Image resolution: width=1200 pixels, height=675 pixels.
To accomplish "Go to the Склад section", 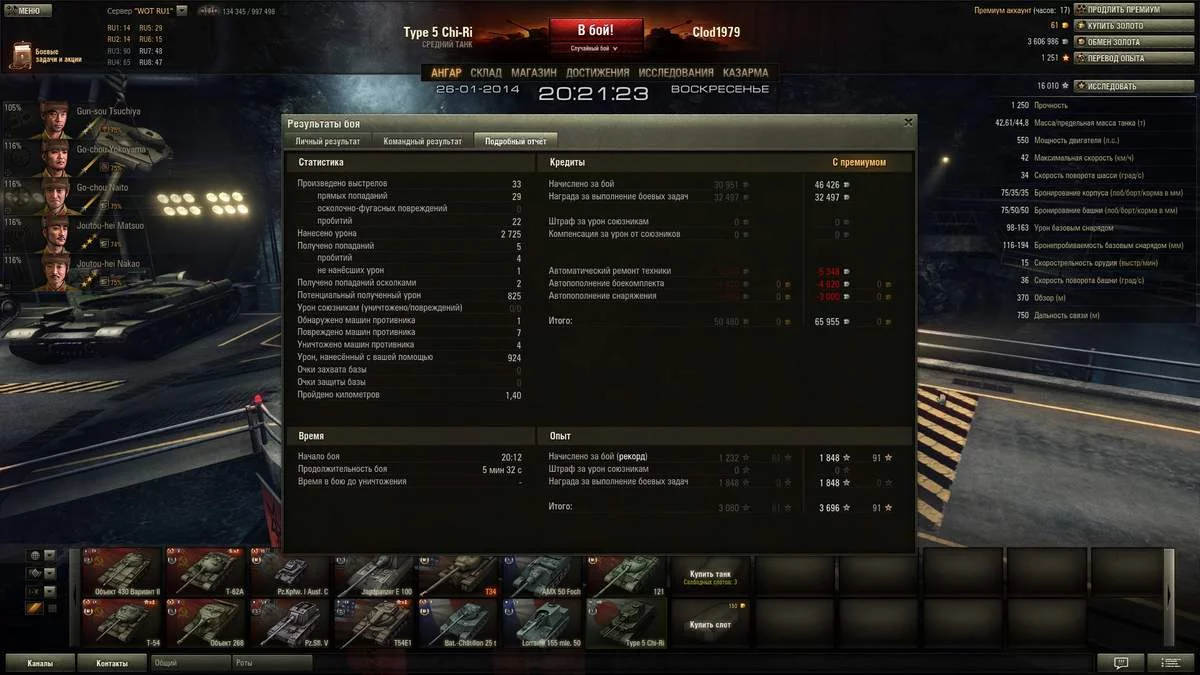I will 486,73.
